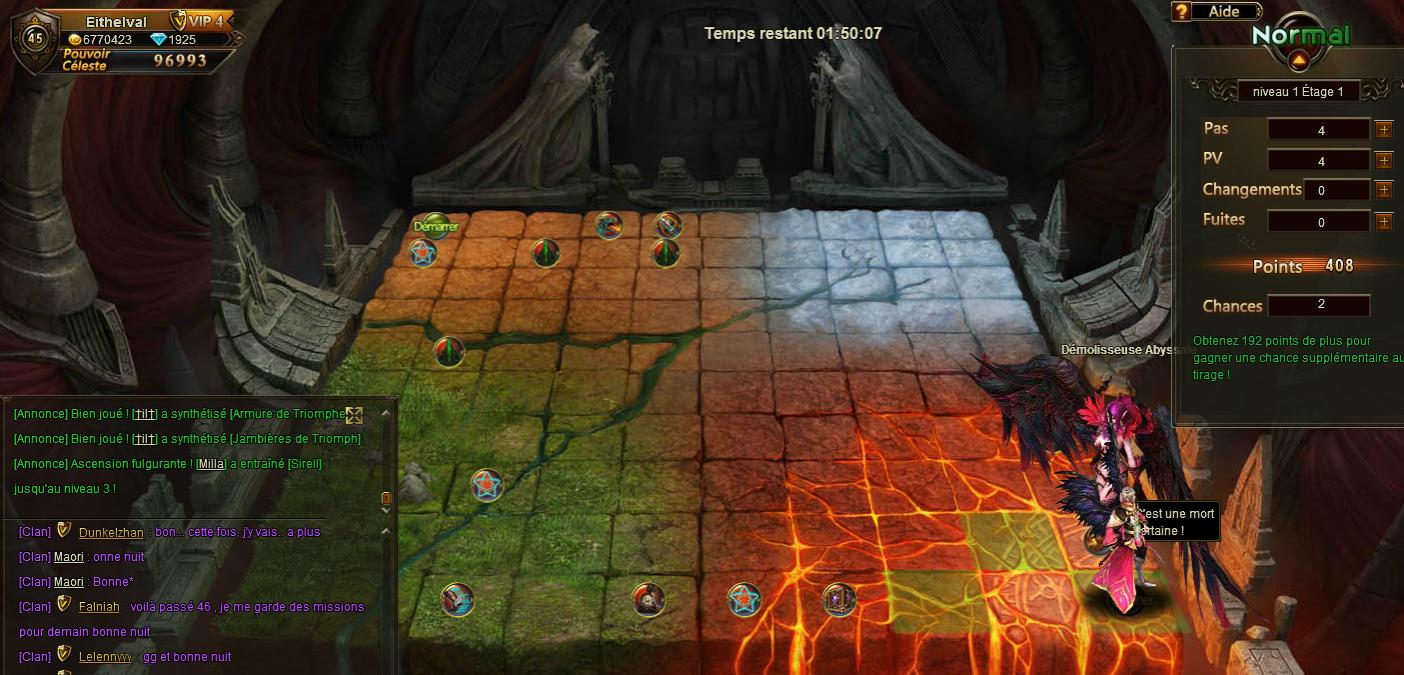Add Changements with the plus button
This screenshot has height=675, width=1404.
click(x=1384, y=189)
